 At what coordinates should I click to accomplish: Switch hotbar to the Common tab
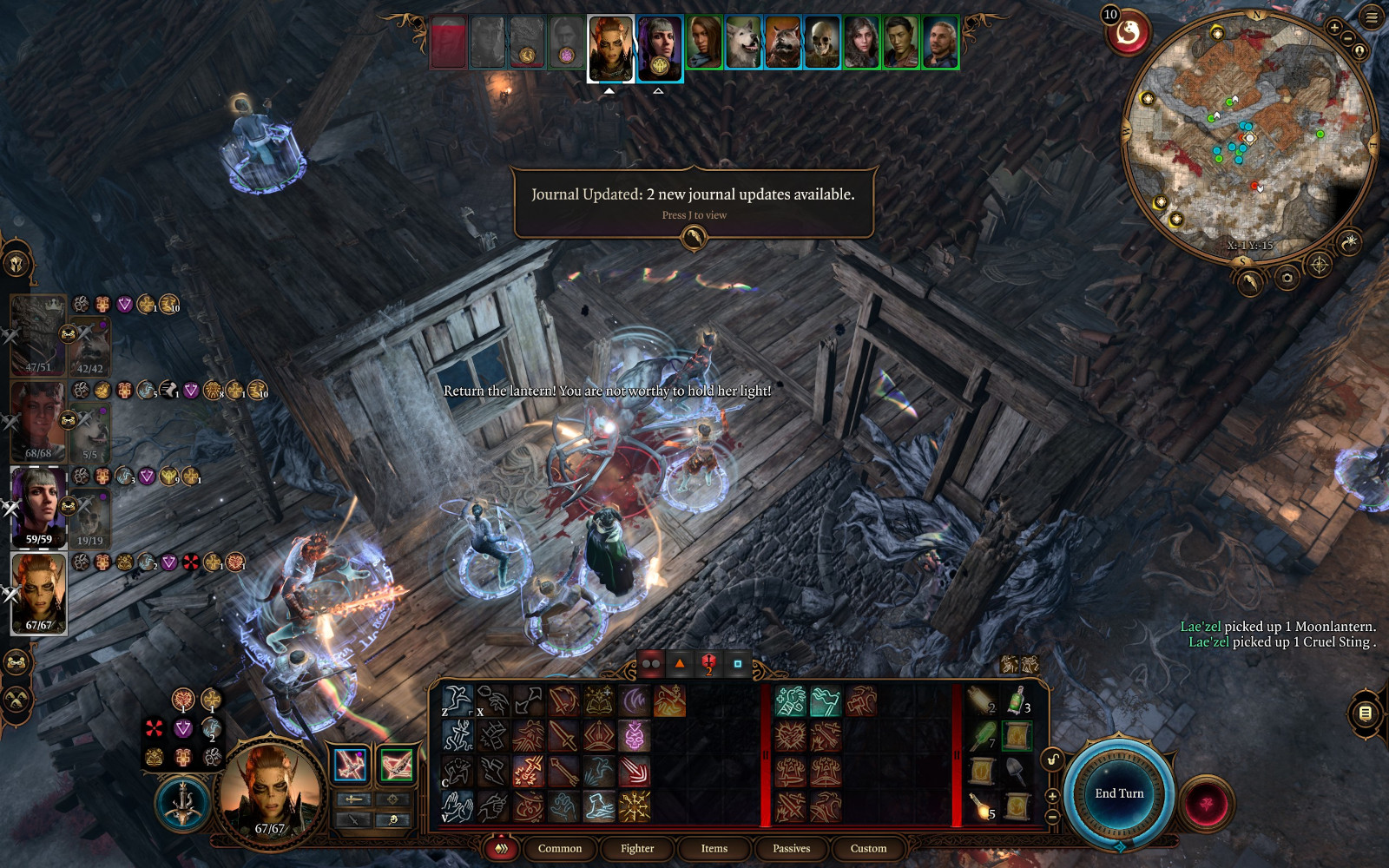coord(560,848)
